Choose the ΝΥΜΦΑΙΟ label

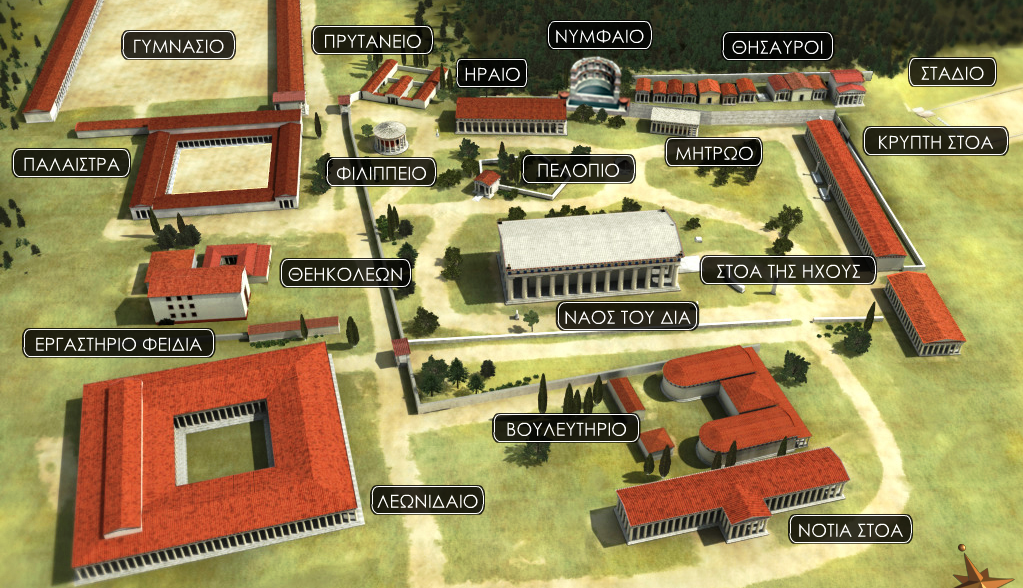(x=600, y=36)
